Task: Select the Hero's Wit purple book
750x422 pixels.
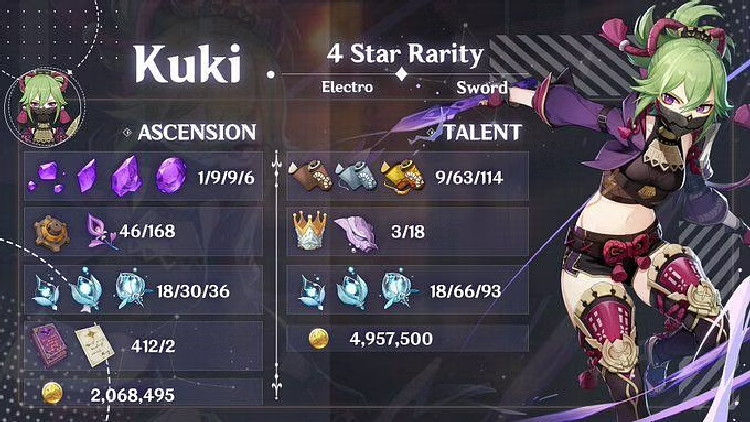Action: tap(48, 341)
